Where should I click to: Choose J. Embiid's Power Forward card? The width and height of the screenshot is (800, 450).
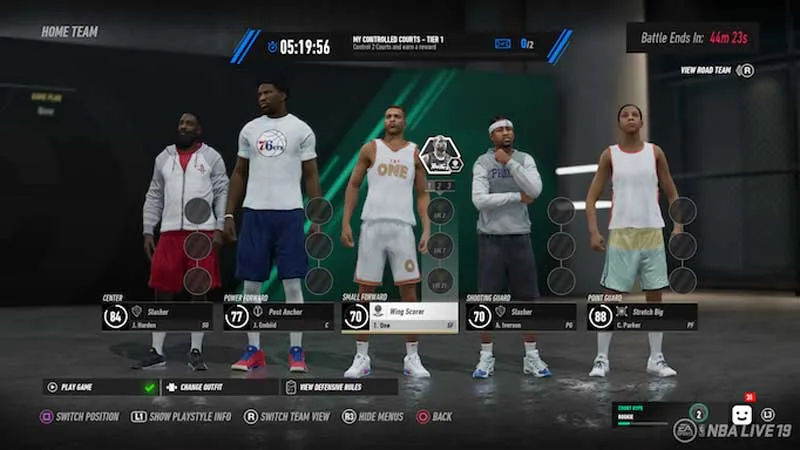click(278, 317)
